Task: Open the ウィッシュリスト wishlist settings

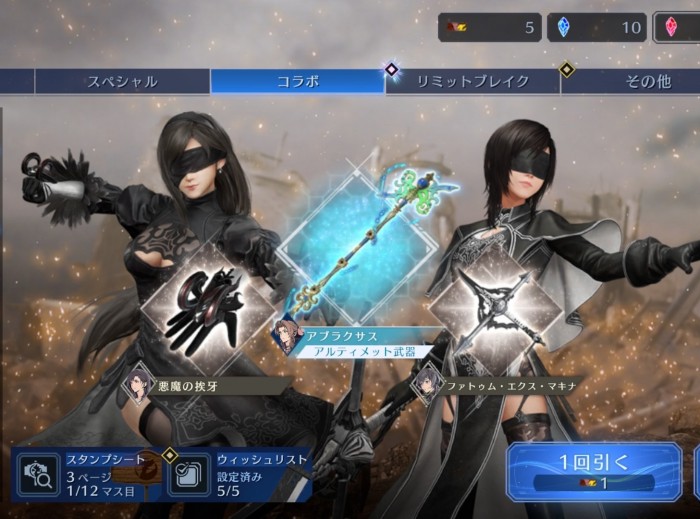Action: click(238, 473)
